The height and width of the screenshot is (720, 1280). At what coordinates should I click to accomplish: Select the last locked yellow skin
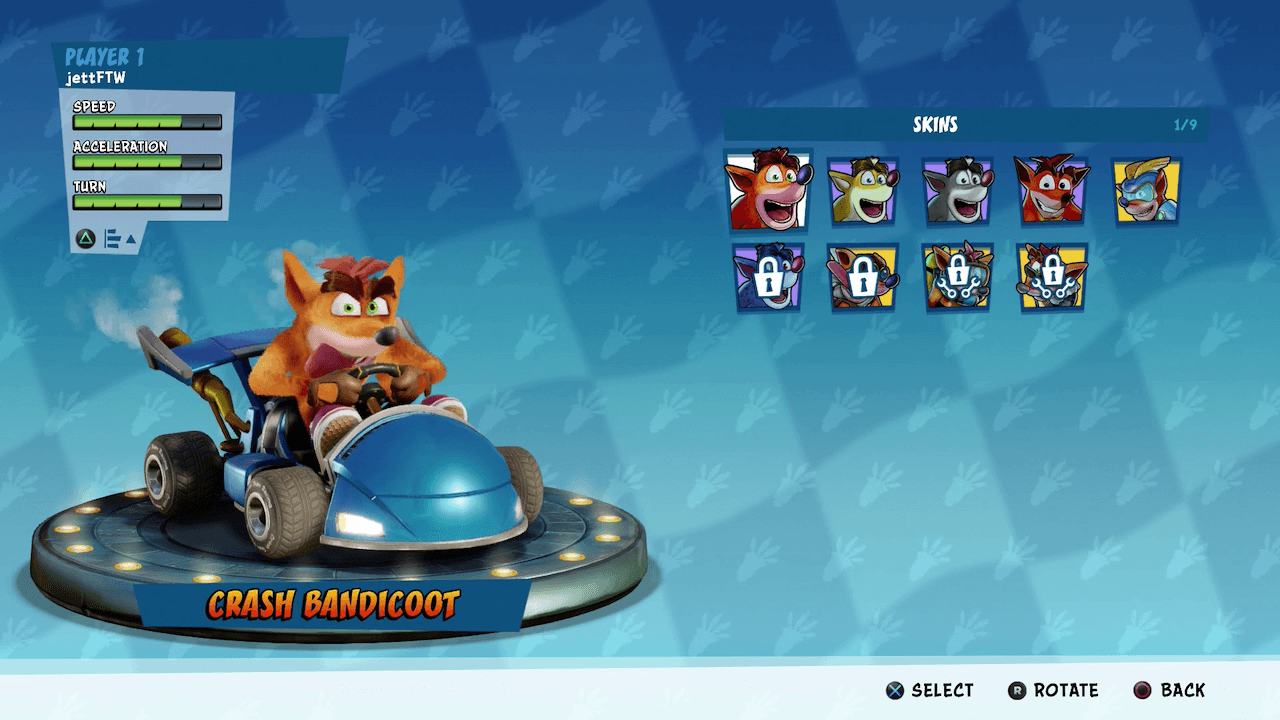click(x=1053, y=279)
